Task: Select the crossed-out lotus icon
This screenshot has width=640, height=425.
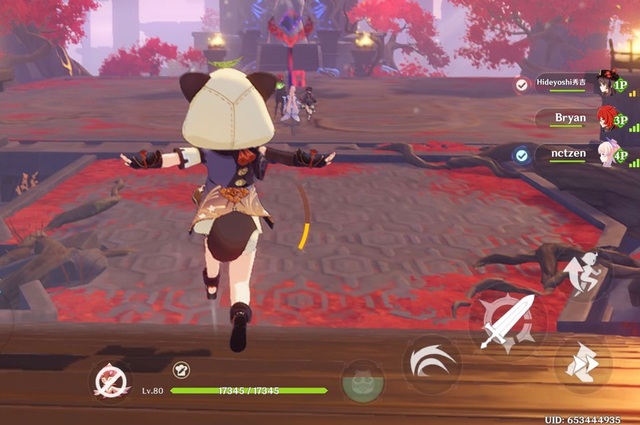Action: [x=110, y=381]
